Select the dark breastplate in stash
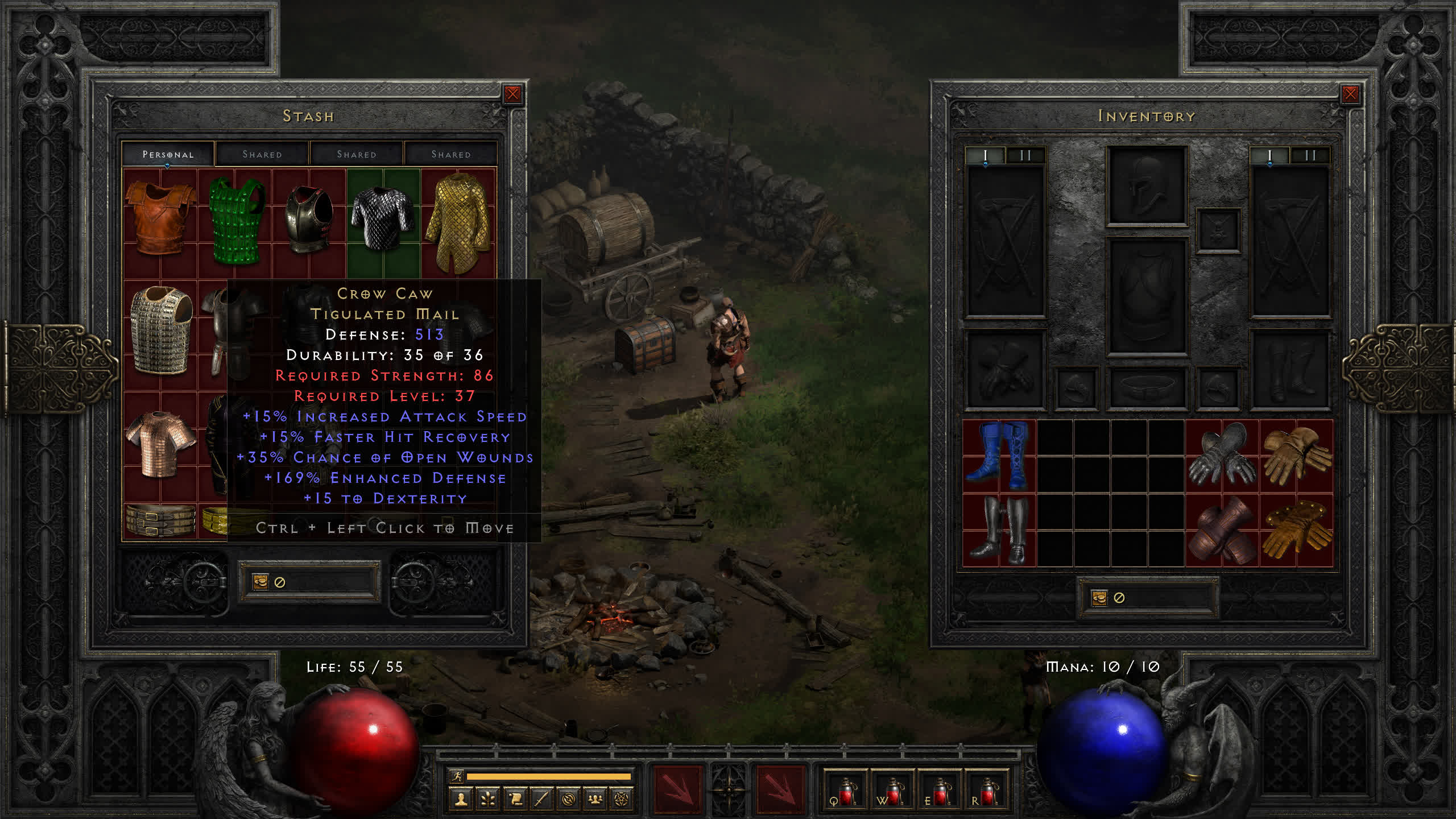The image size is (1456, 819). coord(309,219)
